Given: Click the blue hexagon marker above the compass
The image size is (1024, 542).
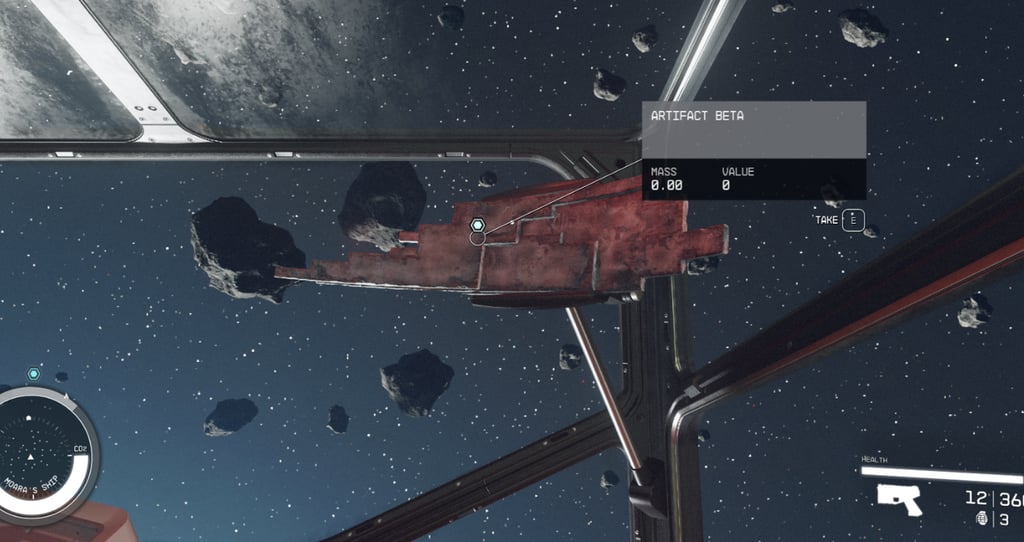Looking at the screenshot, I should pos(34,373).
